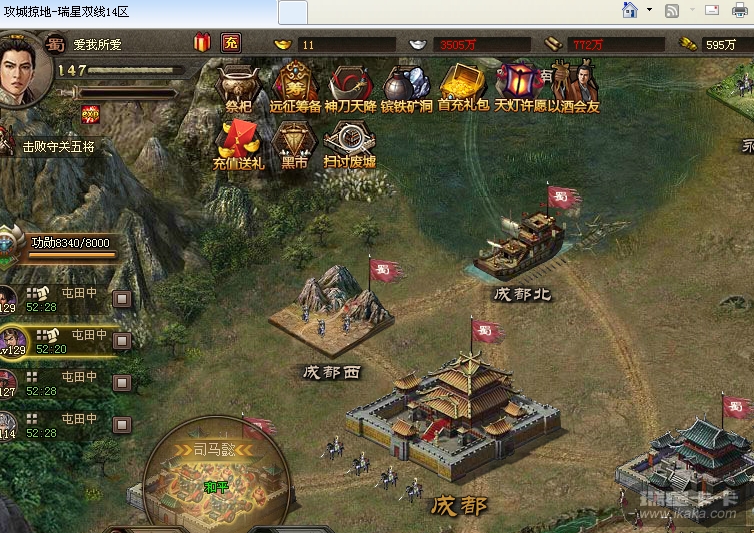Open the 远征筹备 expedition preparation event
This screenshot has width=754, height=533.
pos(294,86)
